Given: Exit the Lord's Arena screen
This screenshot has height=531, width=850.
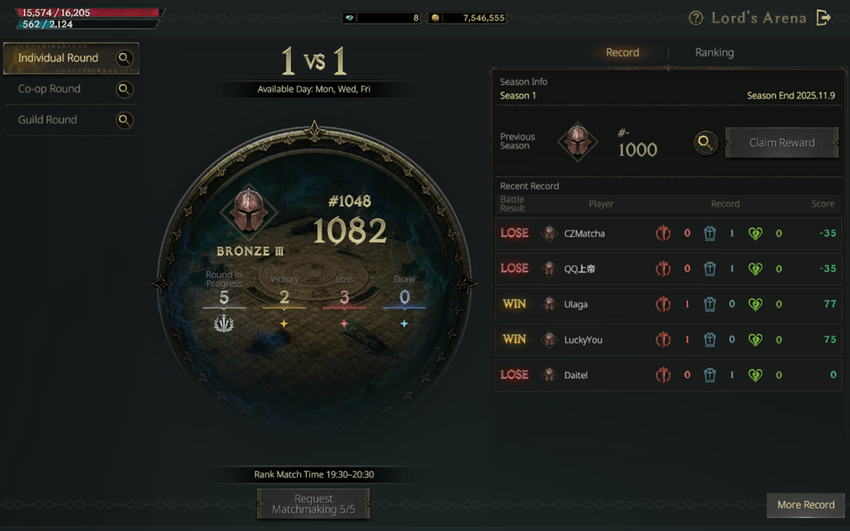Looking at the screenshot, I should (823, 18).
